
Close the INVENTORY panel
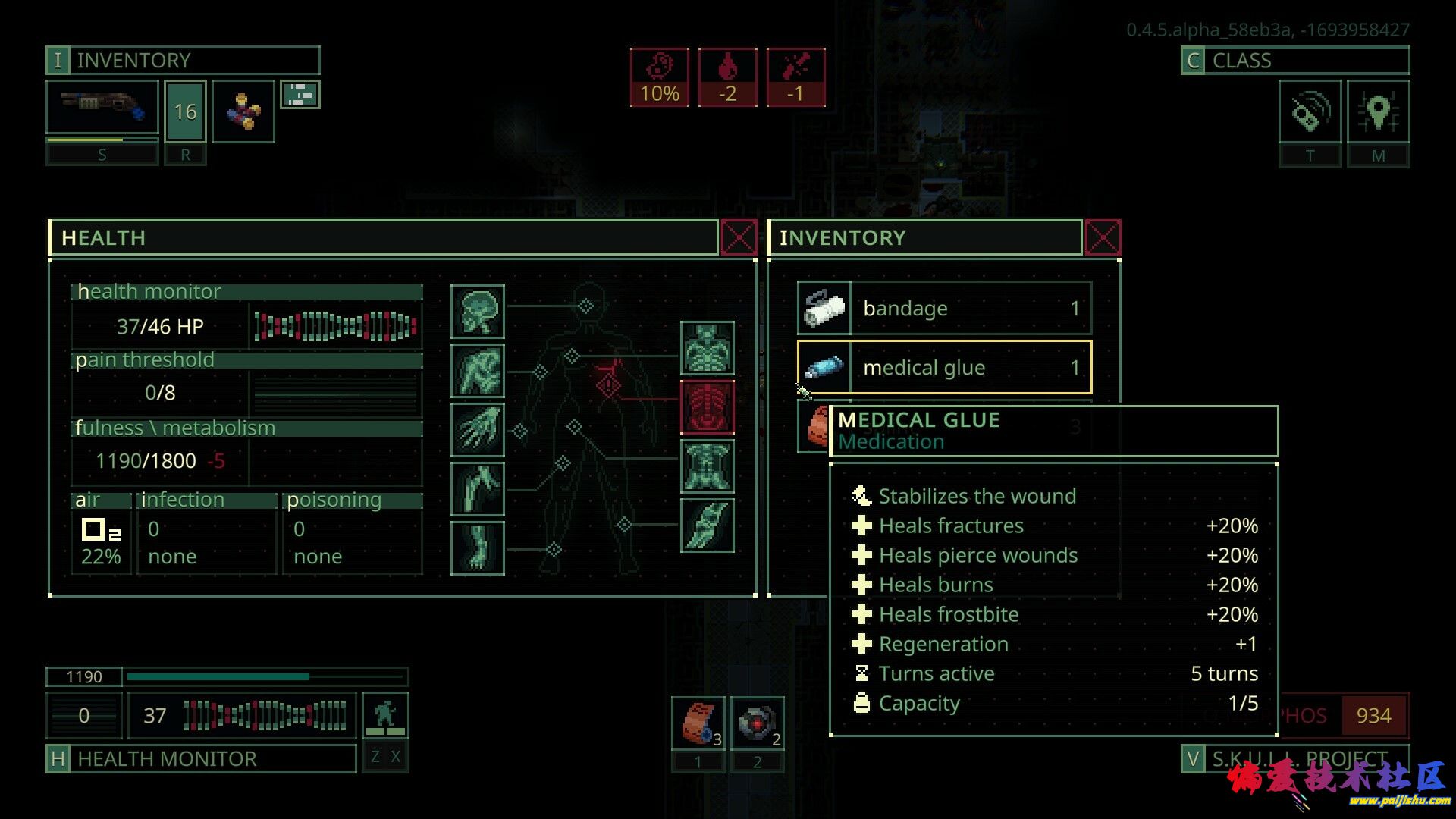[x=1103, y=238]
